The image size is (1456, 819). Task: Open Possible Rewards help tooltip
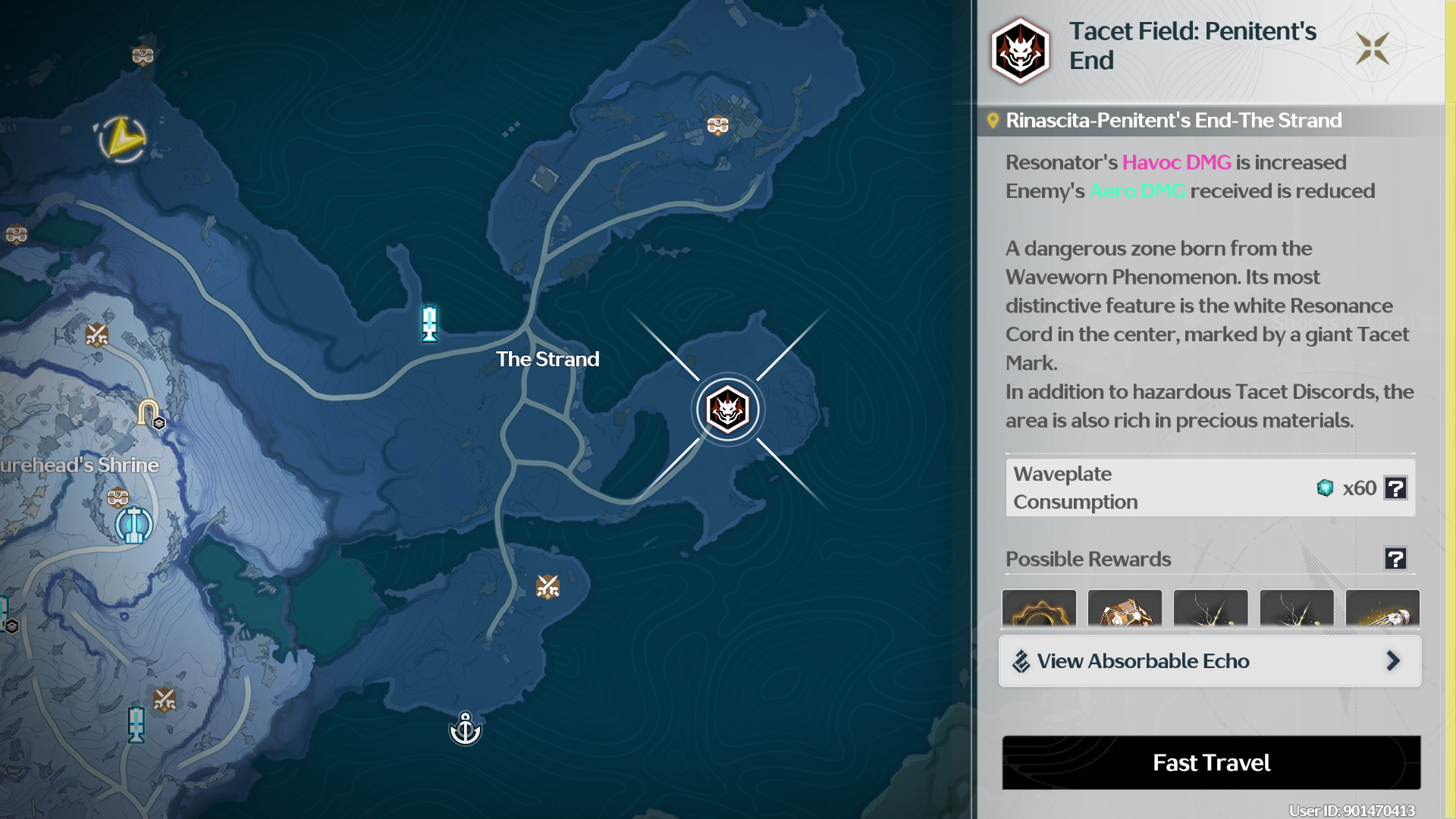coord(1395,559)
